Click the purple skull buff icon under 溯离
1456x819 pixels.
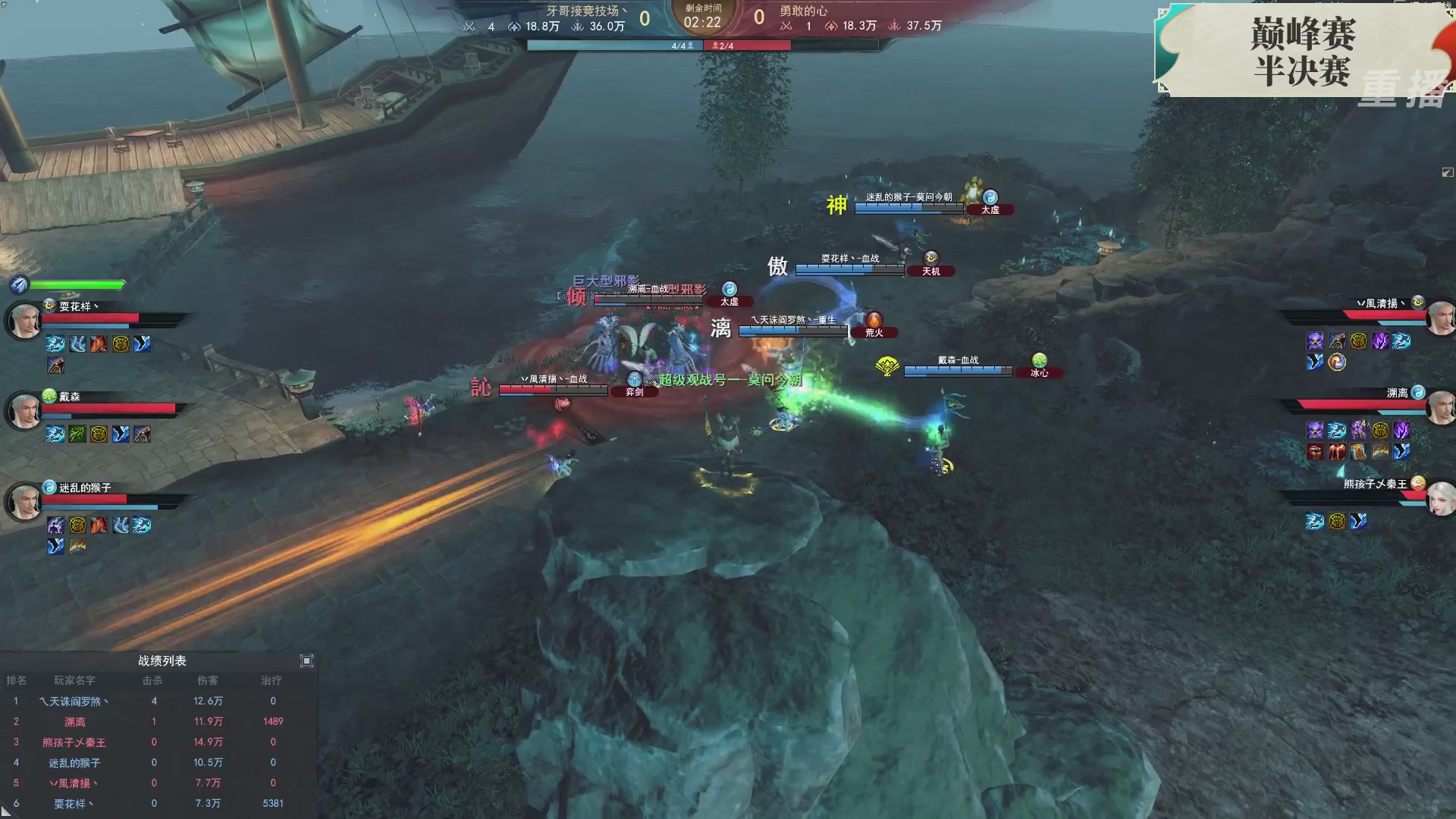1314,429
